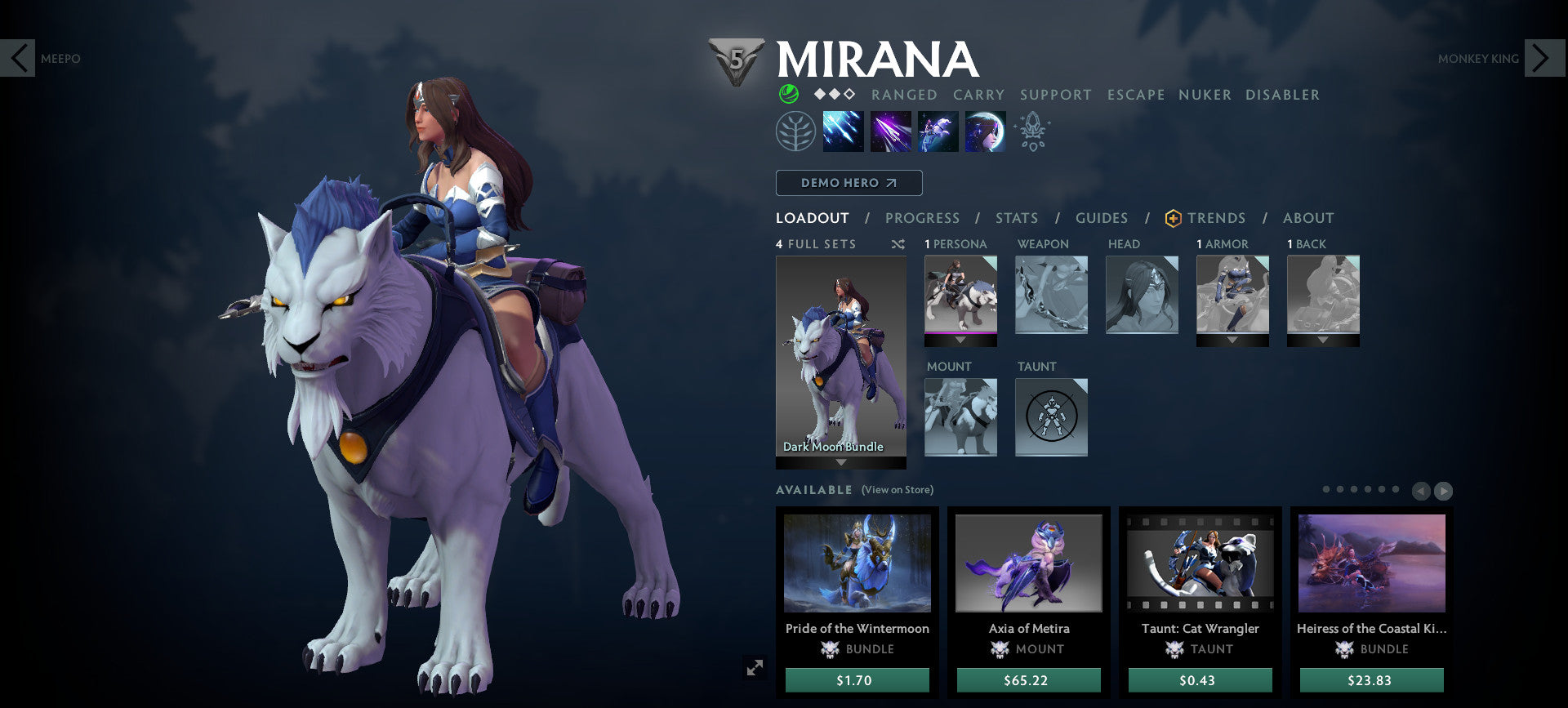Screen dimensions: 1568x708
Task: Click Mirana's facet icon right of the abilities
Action: tap(1032, 131)
